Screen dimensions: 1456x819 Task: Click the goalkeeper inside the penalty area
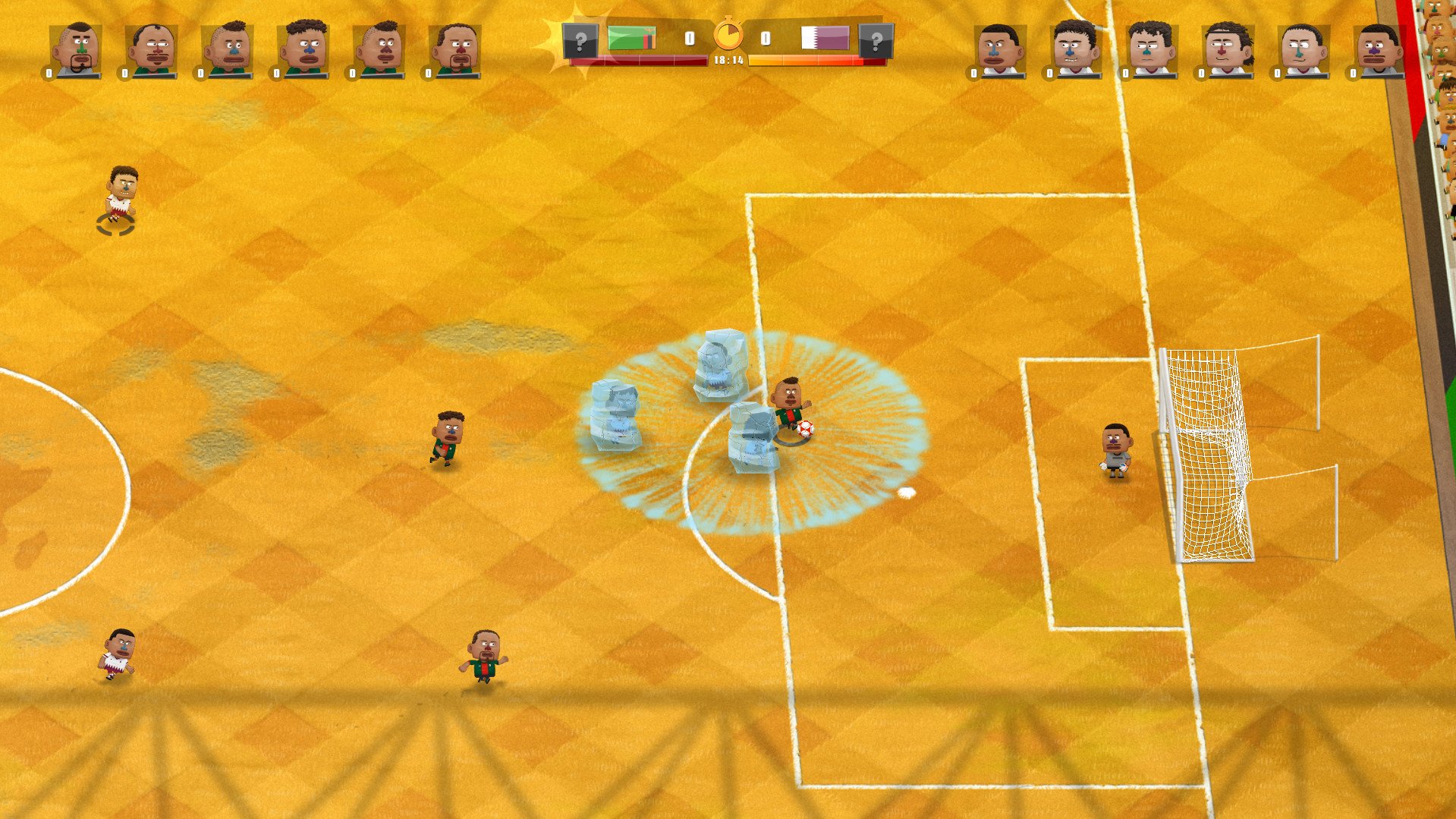tap(1116, 448)
